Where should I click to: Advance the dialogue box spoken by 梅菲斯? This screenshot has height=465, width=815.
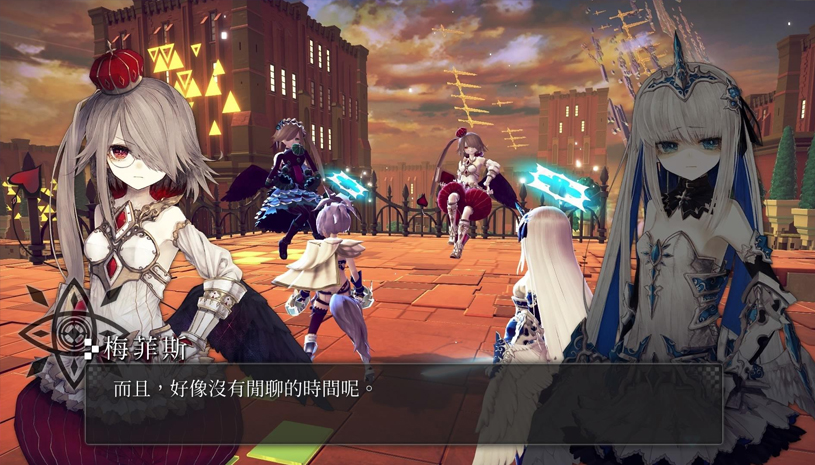coord(403,402)
